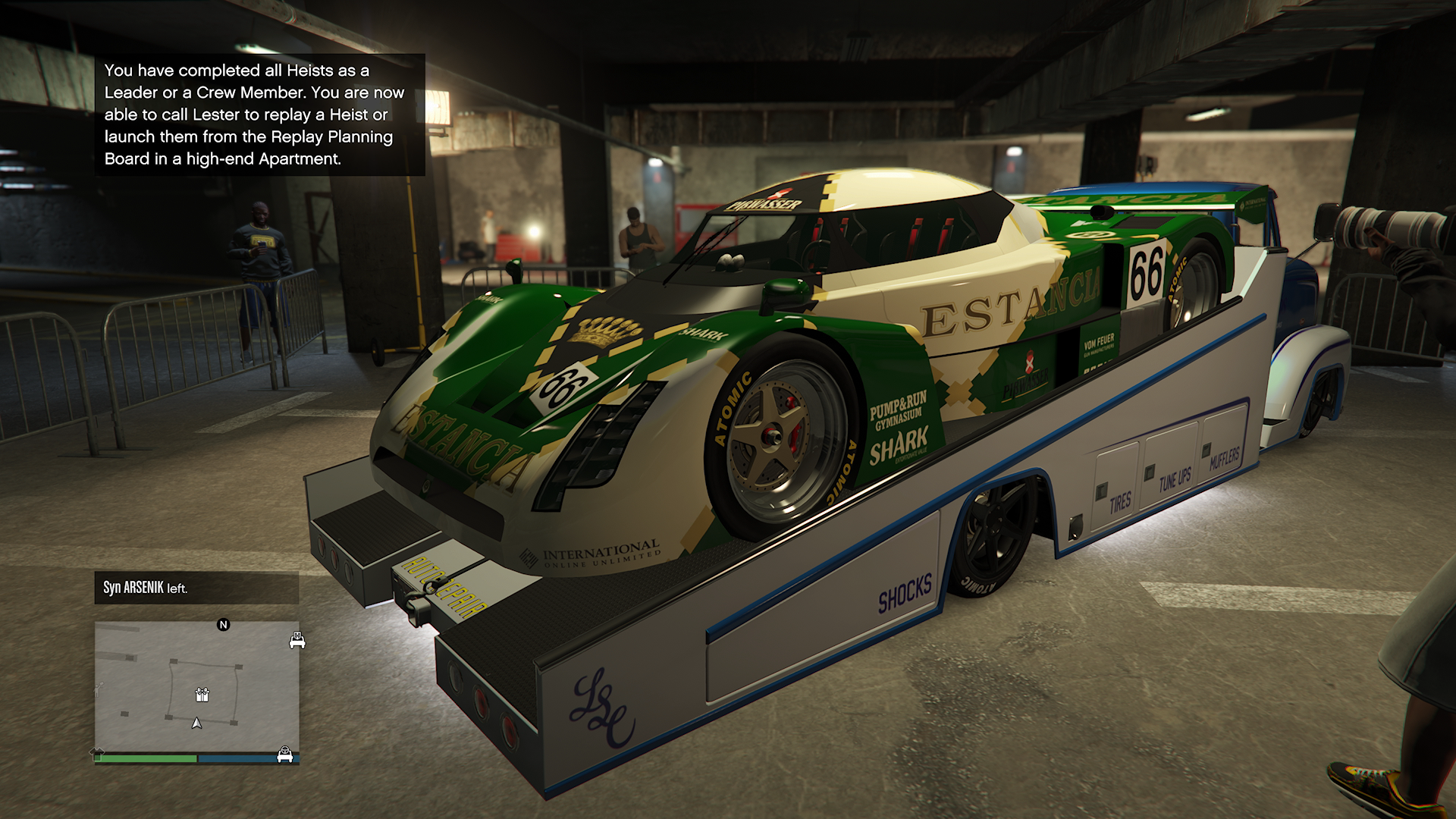This screenshot has width=1456, height=819.
Task: Select the car blip at minimap's upper edge
Action: click(x=297, y=641)
